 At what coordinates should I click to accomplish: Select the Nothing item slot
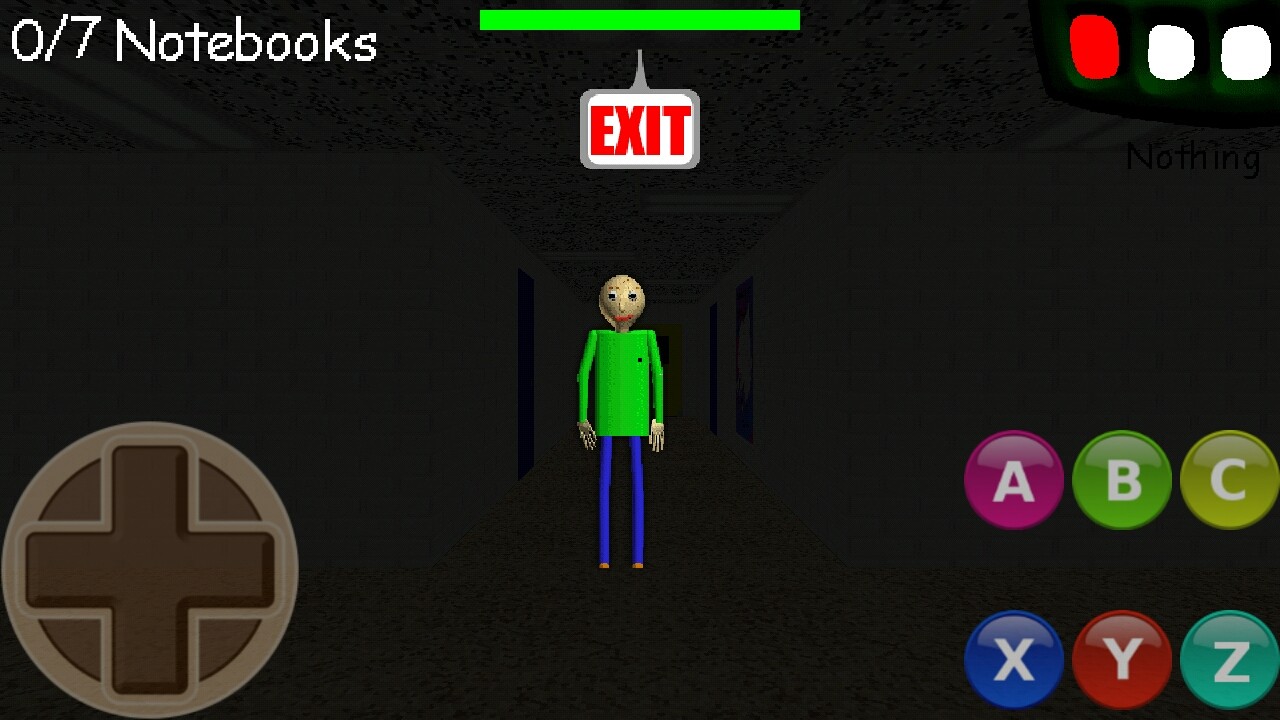tap(1193, 156)
